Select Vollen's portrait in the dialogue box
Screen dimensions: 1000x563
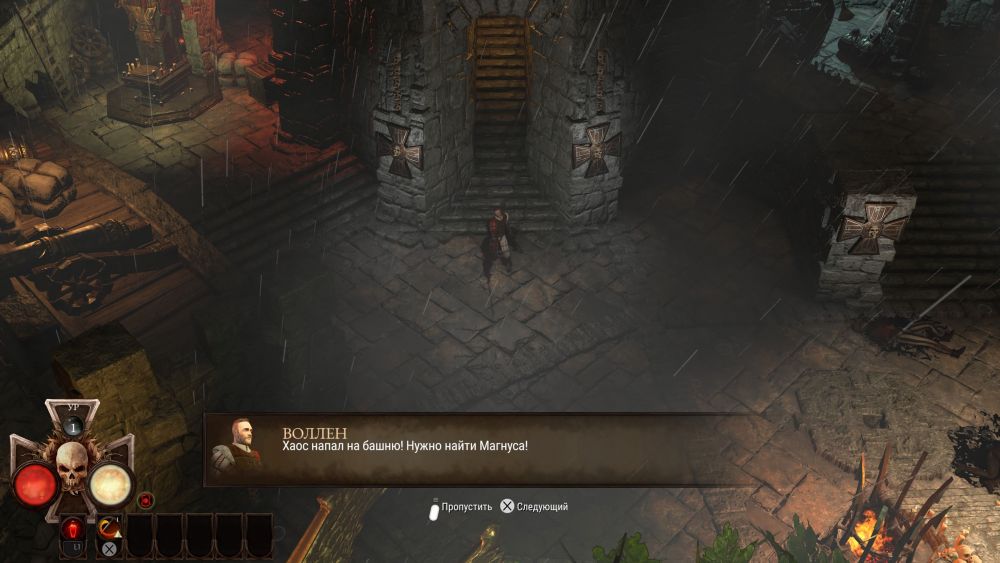point(238,446)
